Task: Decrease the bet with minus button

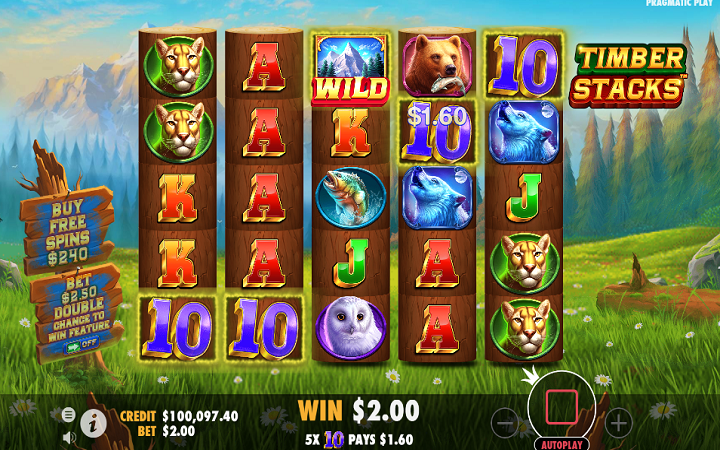Action: point(506,423)
